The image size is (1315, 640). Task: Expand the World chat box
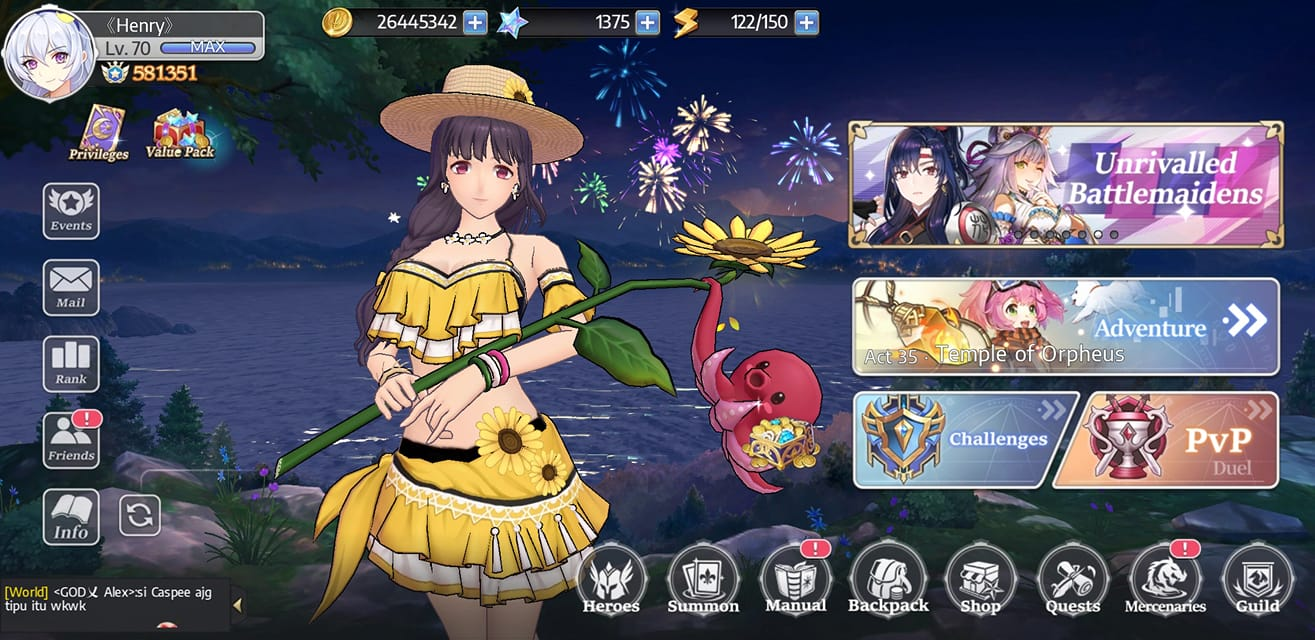click(x=237, y=604)
